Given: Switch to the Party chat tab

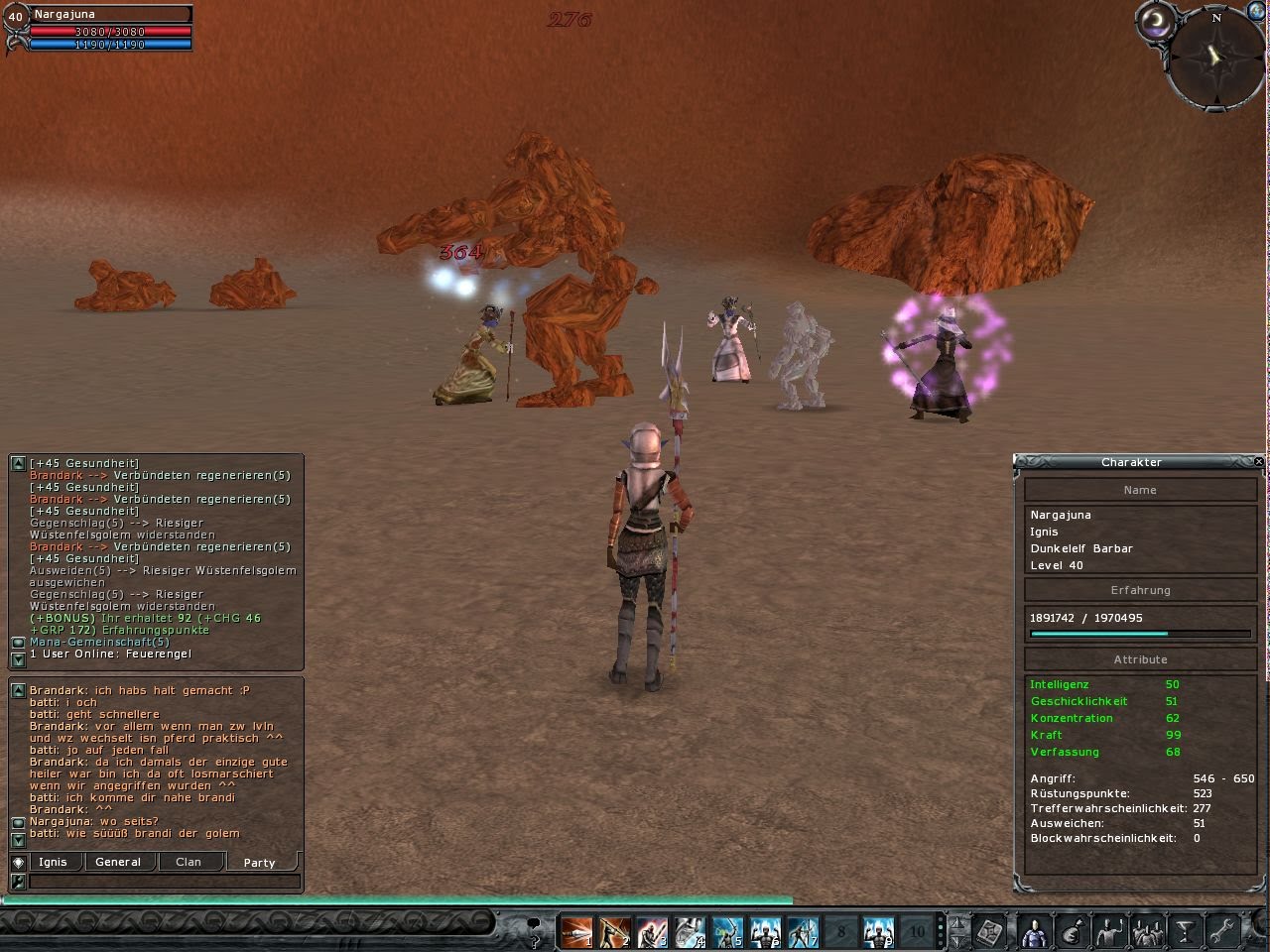Looking at the screenshot, I should tap(259, 862).
